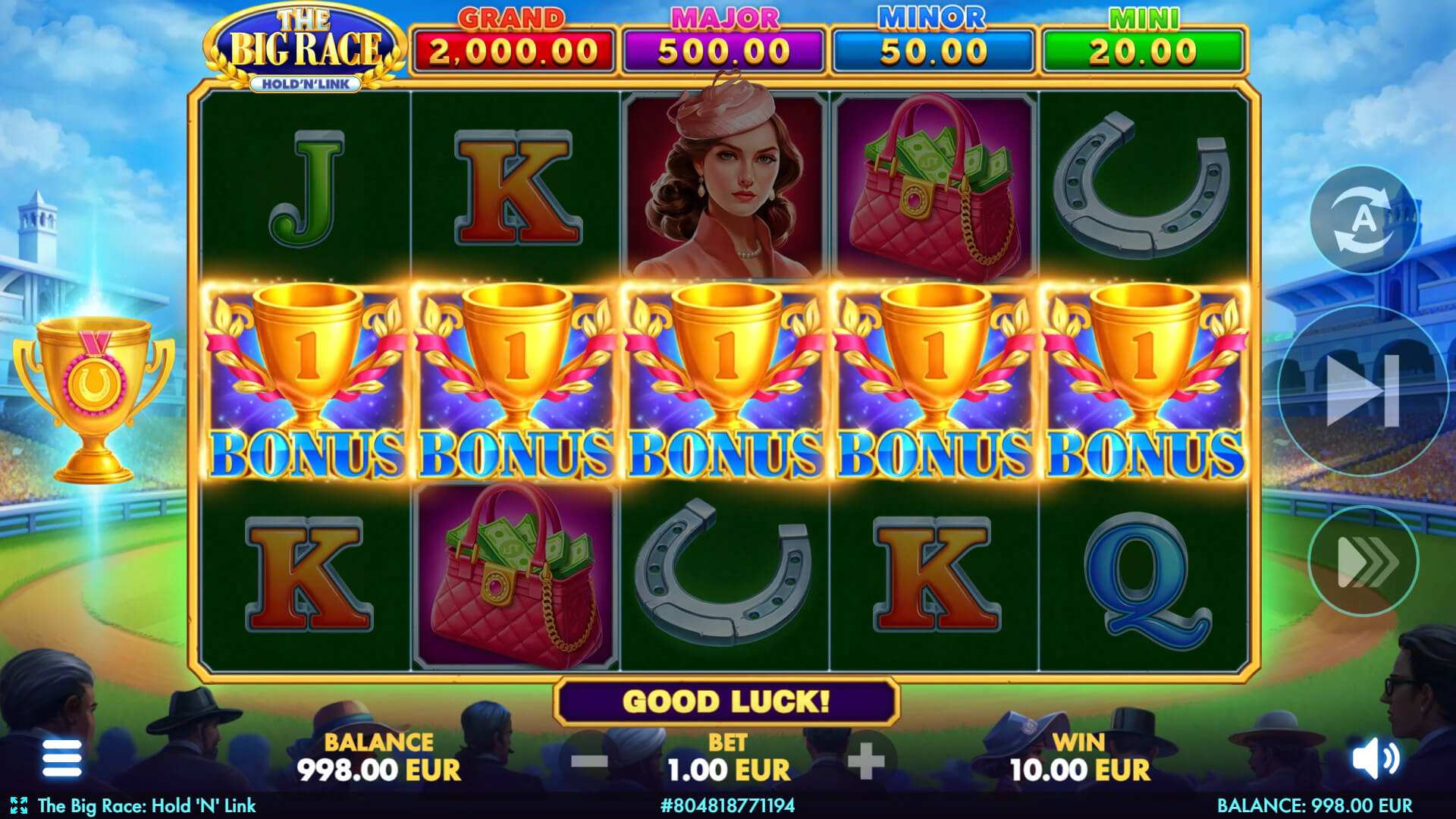Image resolution: width=1456 pixels, height=819 pixels.
Task: Toggle autoplay mode
Action: coord(1365,220)
